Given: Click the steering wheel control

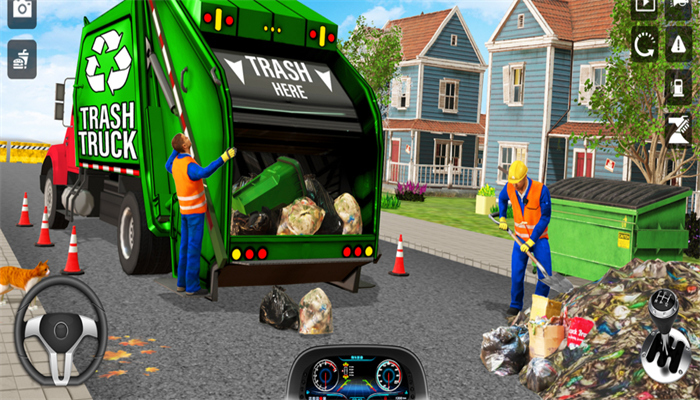Looking at the screenshot, I should click(x=60, y=329).
